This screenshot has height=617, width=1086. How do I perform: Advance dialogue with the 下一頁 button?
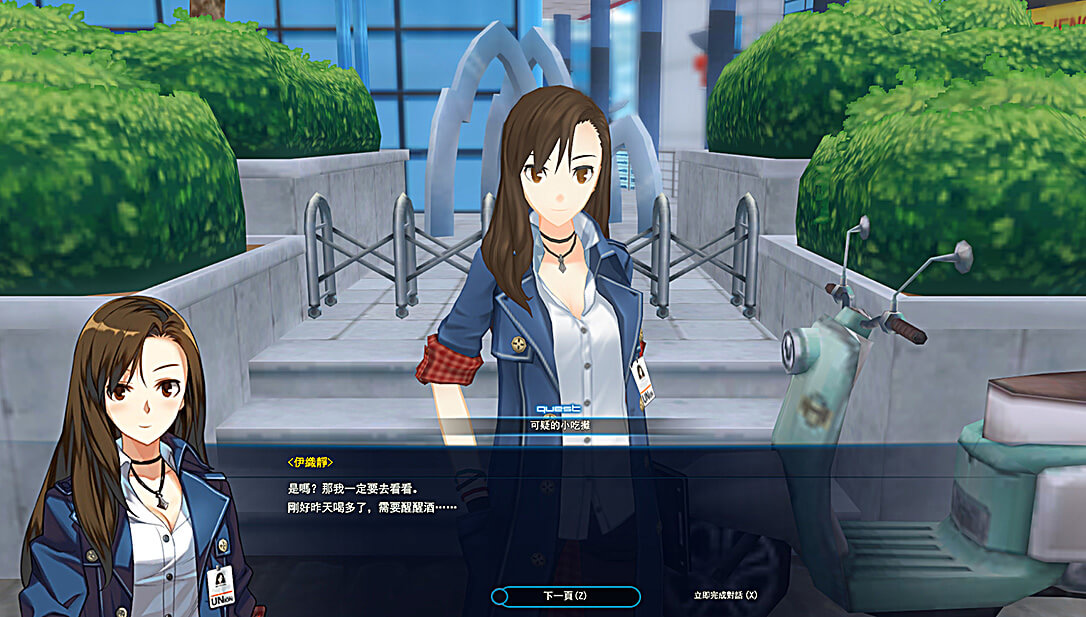pyautogui.click(x=565, y=596)
